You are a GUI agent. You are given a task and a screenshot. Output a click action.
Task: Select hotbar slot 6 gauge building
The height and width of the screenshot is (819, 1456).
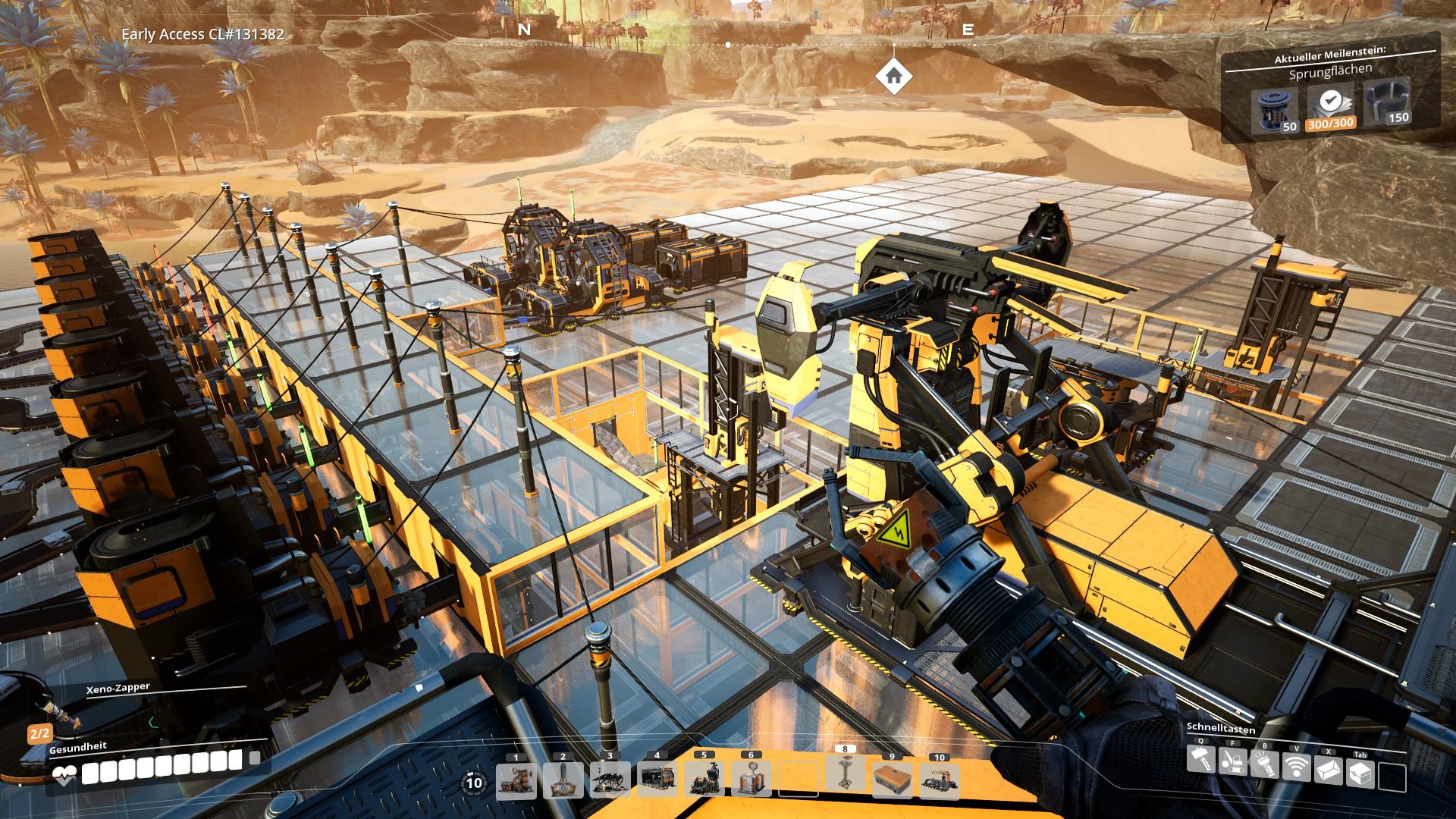(752, 780)
